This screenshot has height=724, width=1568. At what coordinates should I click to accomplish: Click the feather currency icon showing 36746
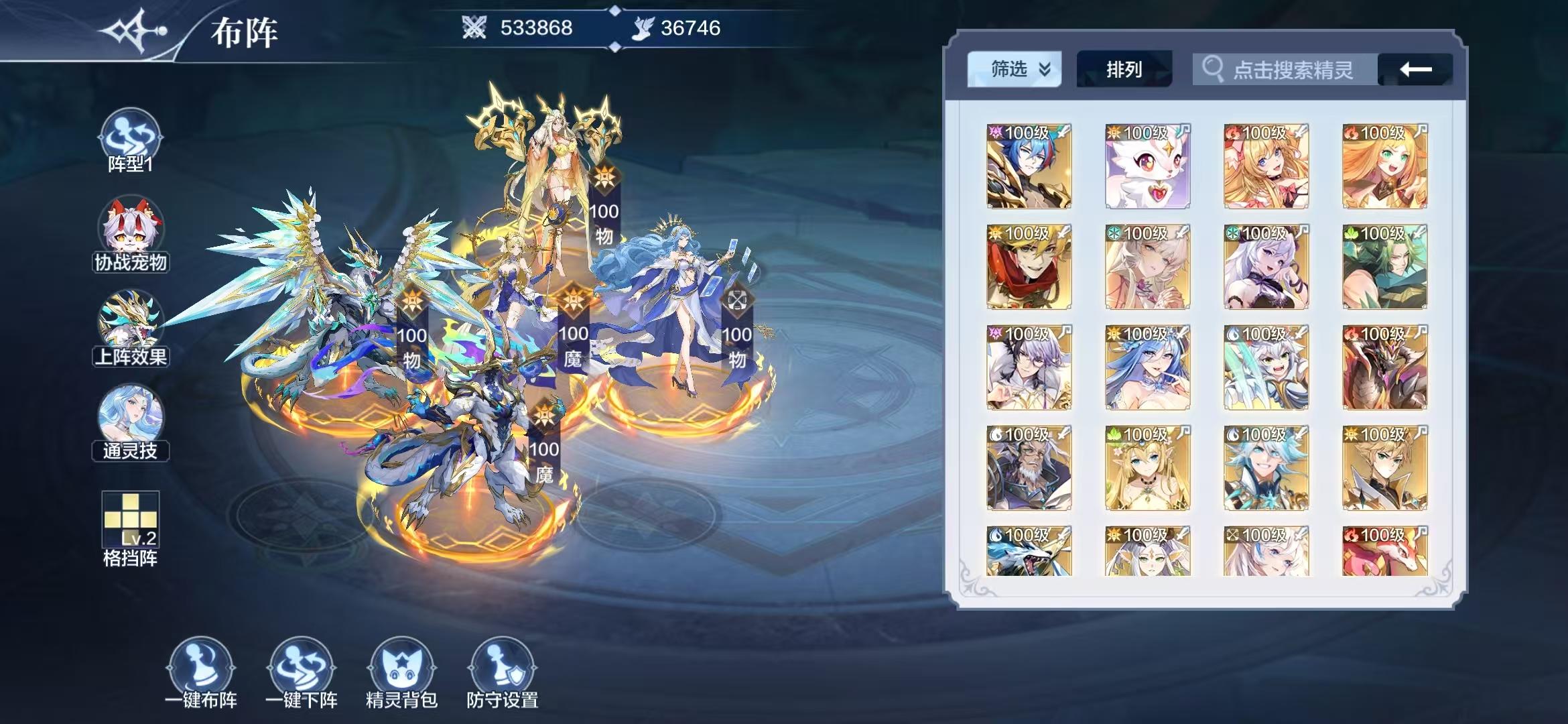(x=641, y=28)
